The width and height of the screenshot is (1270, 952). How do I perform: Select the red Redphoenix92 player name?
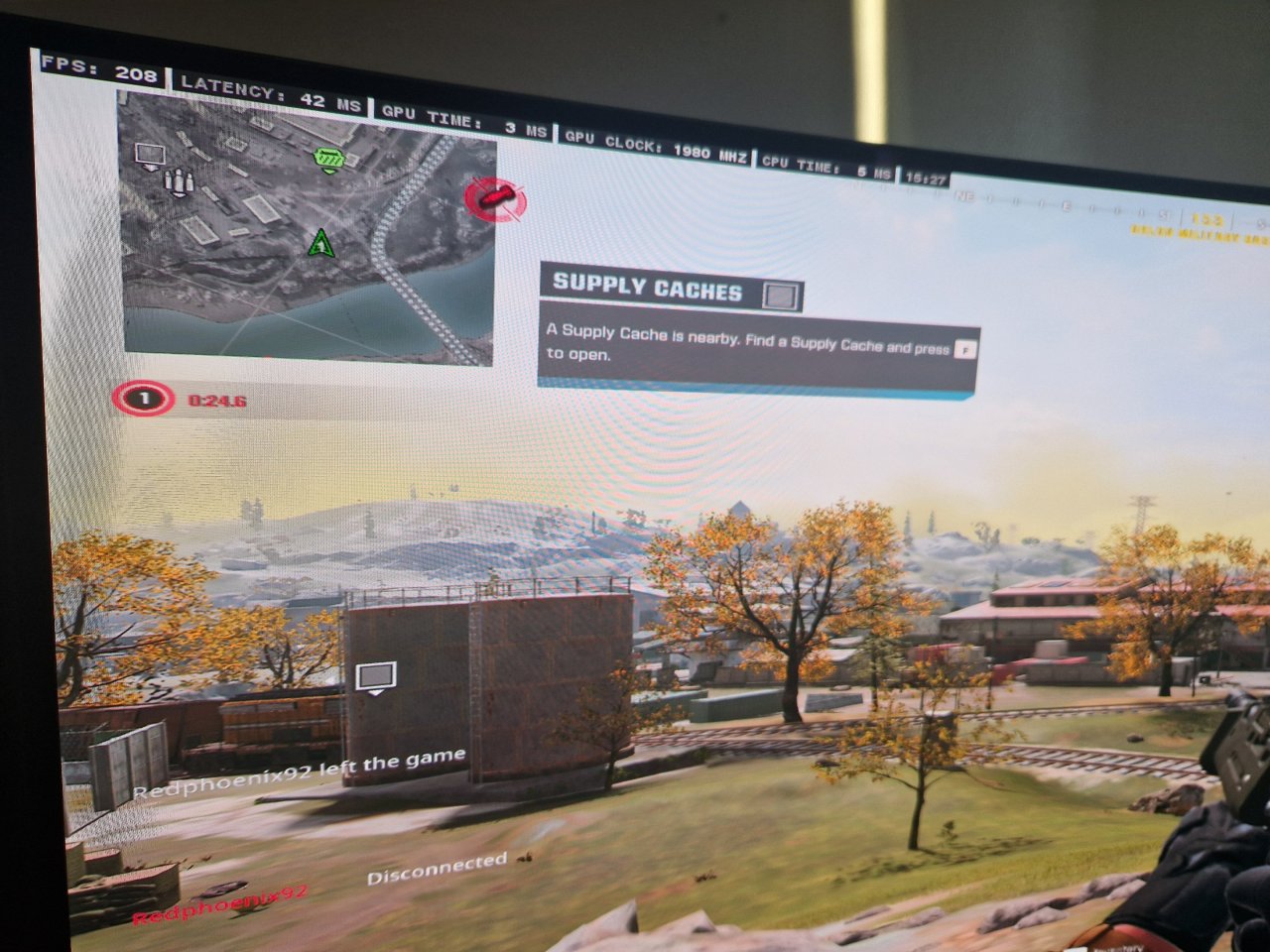[220, 905]
